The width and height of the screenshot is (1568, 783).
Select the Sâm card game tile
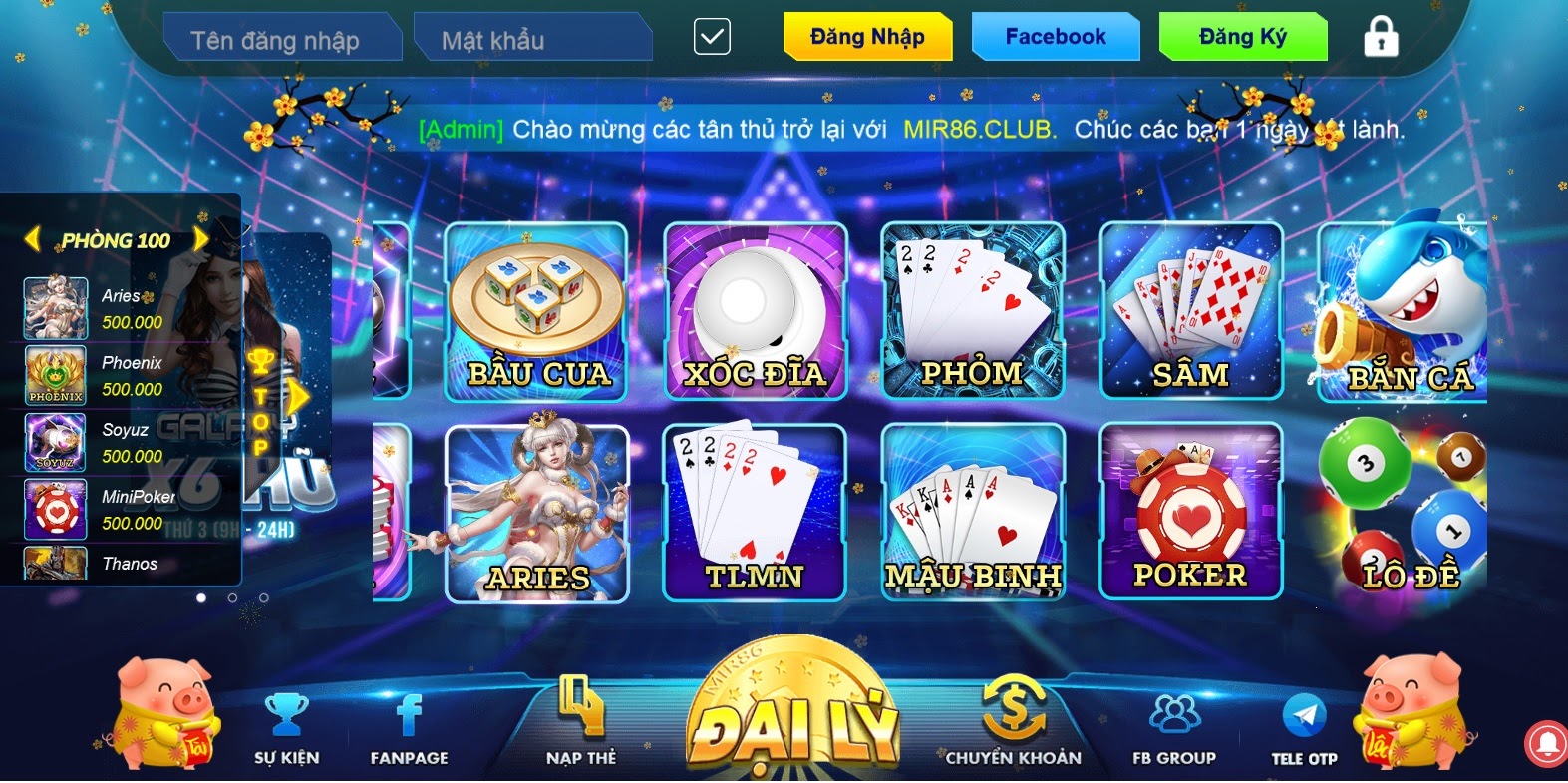(1190, 312)
